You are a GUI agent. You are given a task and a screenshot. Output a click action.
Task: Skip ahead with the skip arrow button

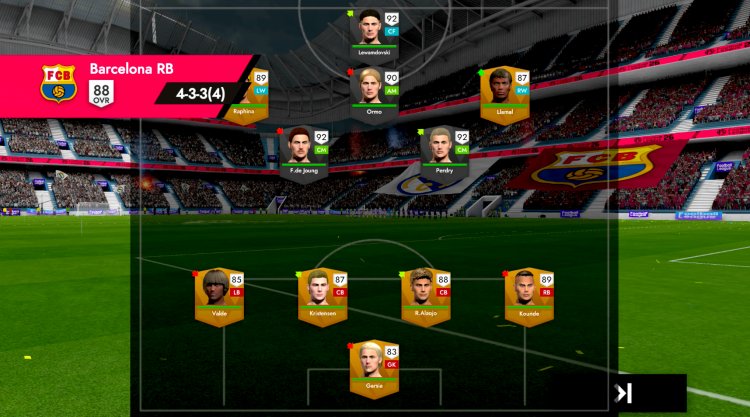pos(625,393)
